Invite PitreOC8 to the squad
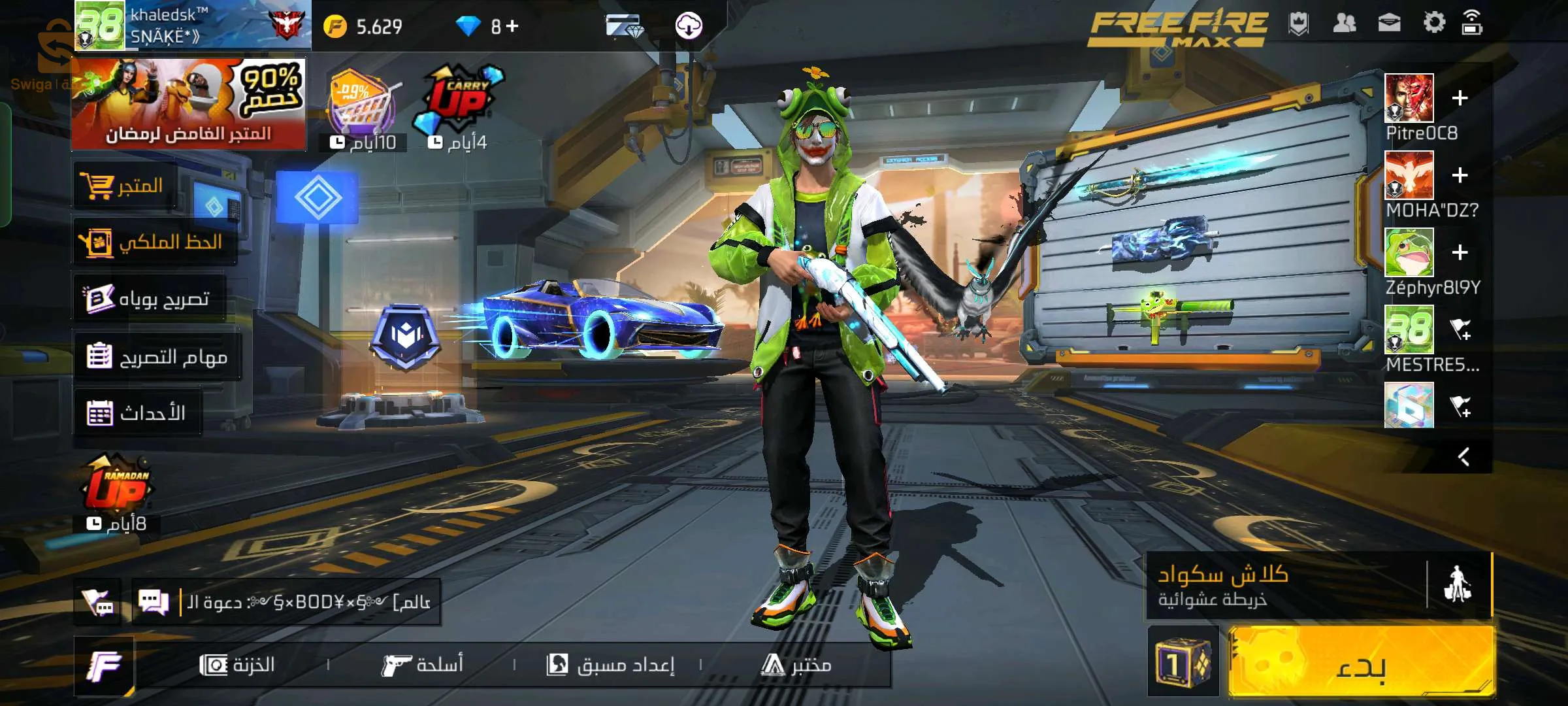This screenshot has width=1568, height=706. click(1460, 98)
